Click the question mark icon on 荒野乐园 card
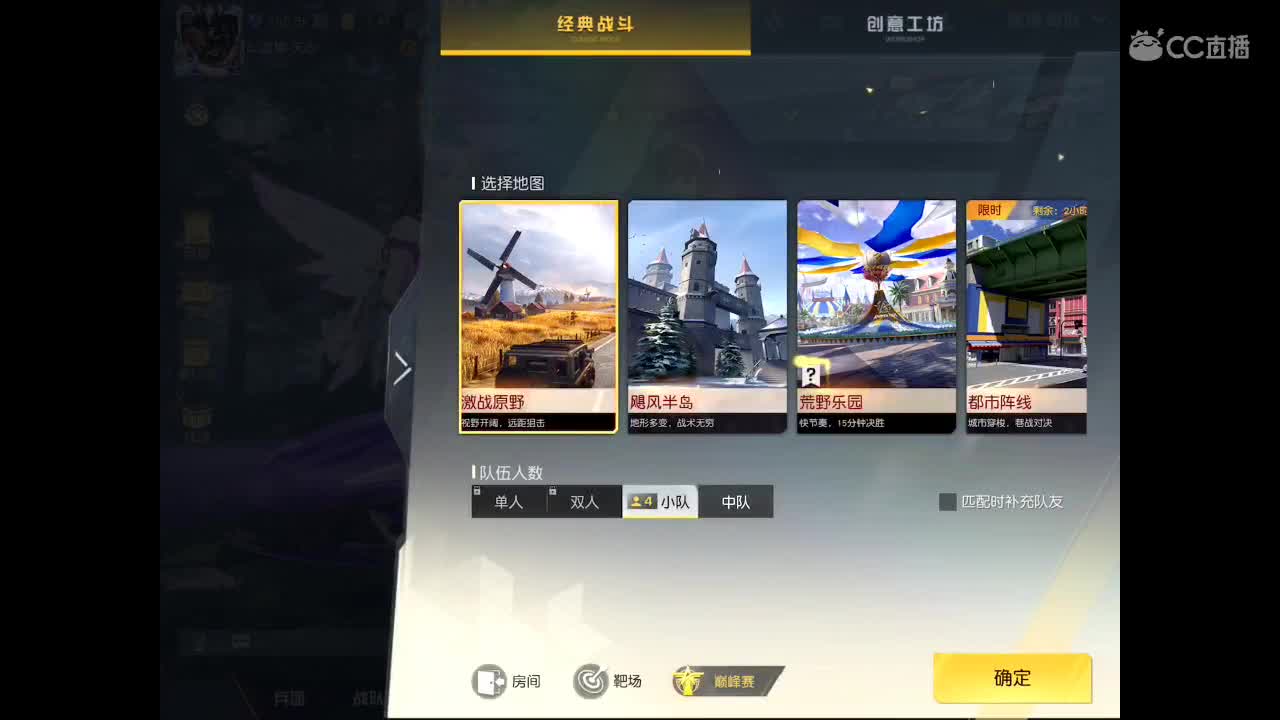This screenshot has width=1280, height=720. [810, 377]
